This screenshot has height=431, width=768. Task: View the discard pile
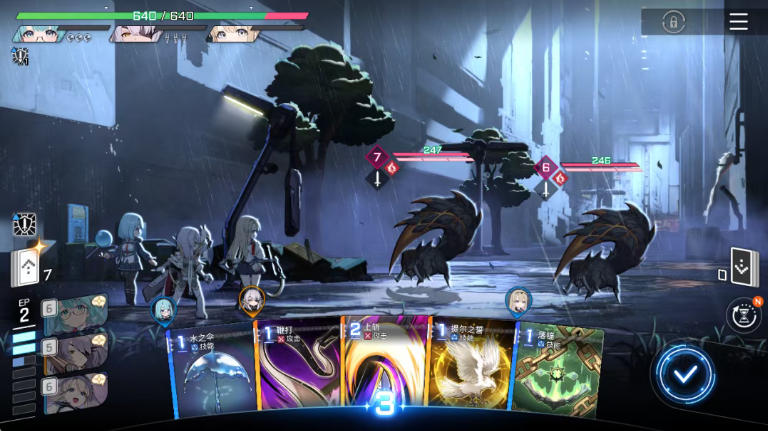click(x=744, y=267)
